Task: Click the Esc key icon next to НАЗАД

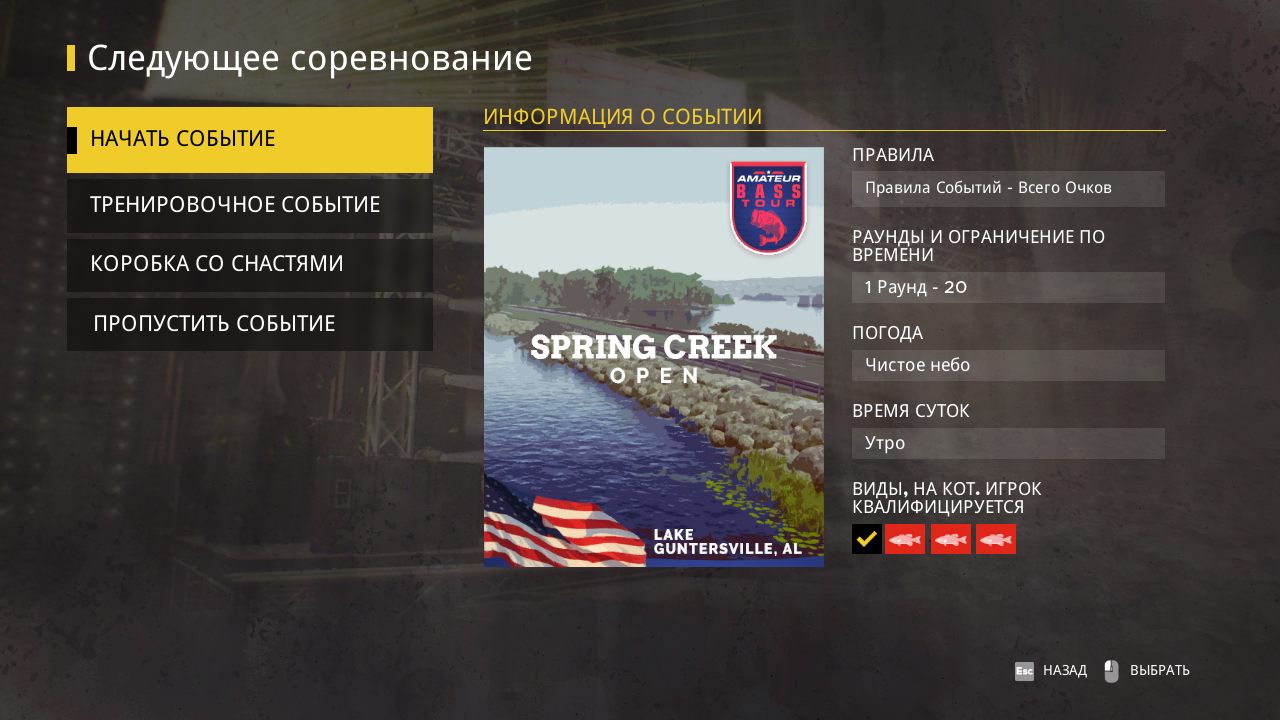Action: [1024, 670]
